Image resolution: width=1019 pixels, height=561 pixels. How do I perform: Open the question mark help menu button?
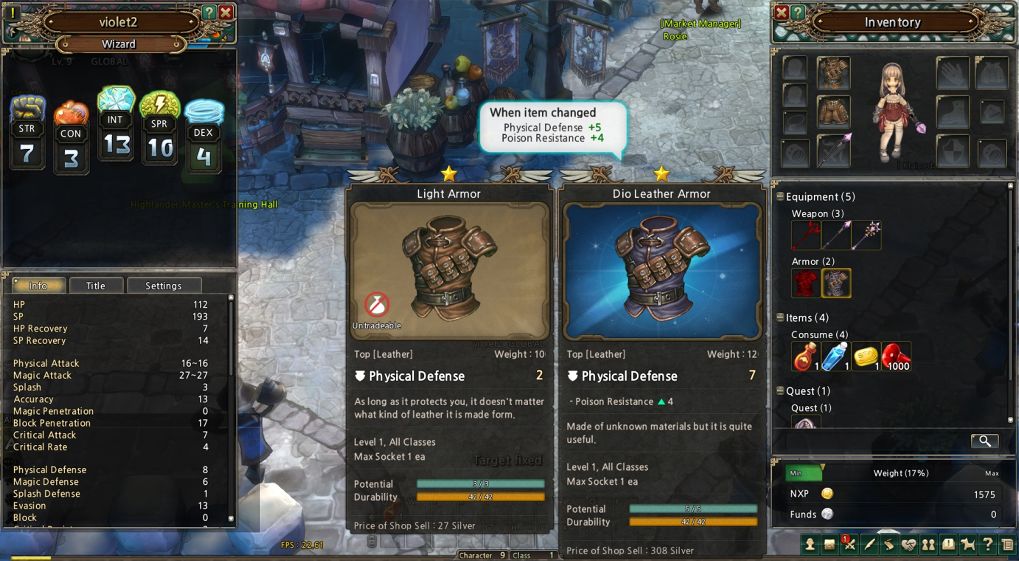coord(988,544)
